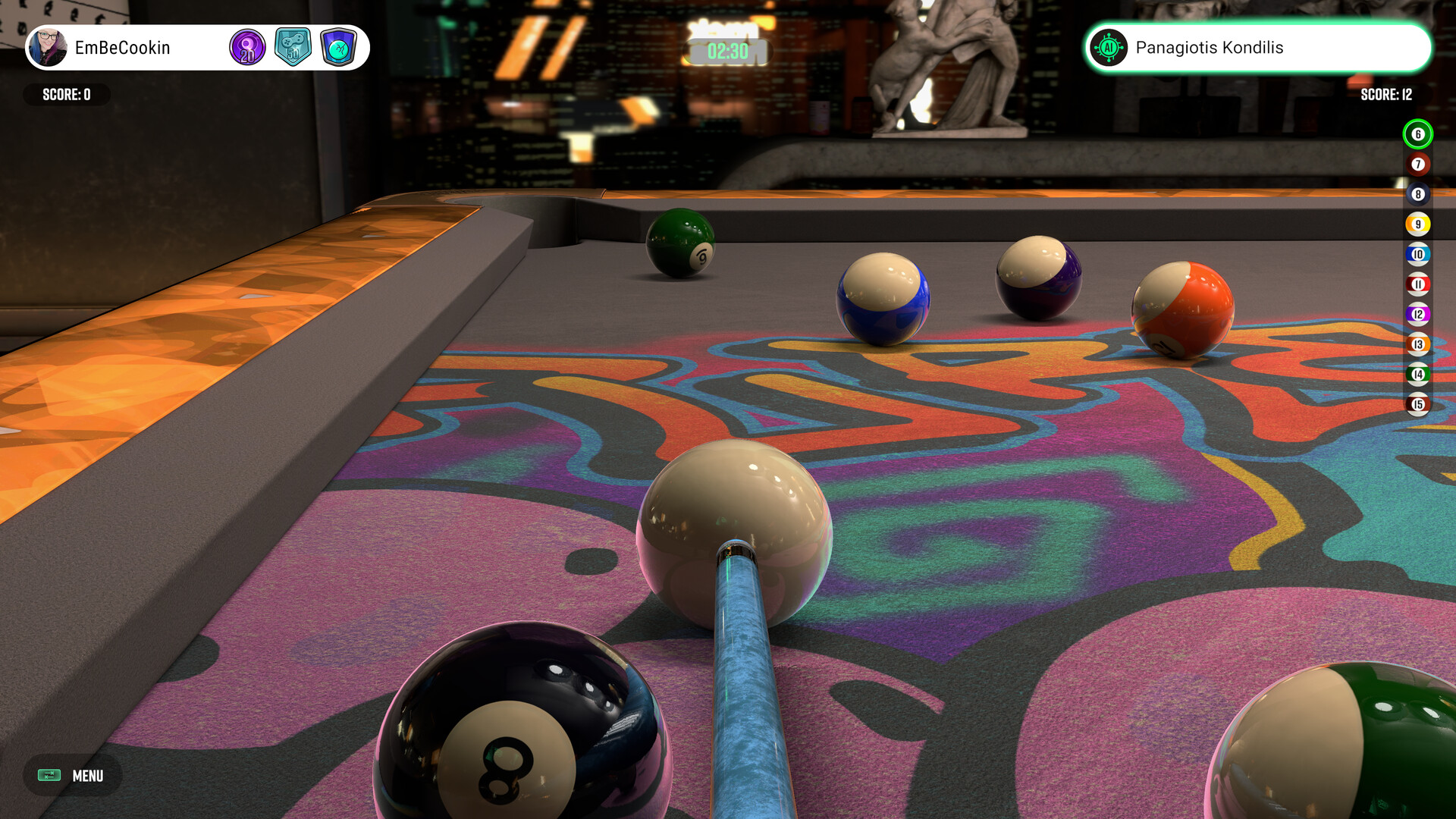Click the 7 ball icon in the ball tracker
This screenshot has height=819, width=1456.
(x=1417, y=165)
